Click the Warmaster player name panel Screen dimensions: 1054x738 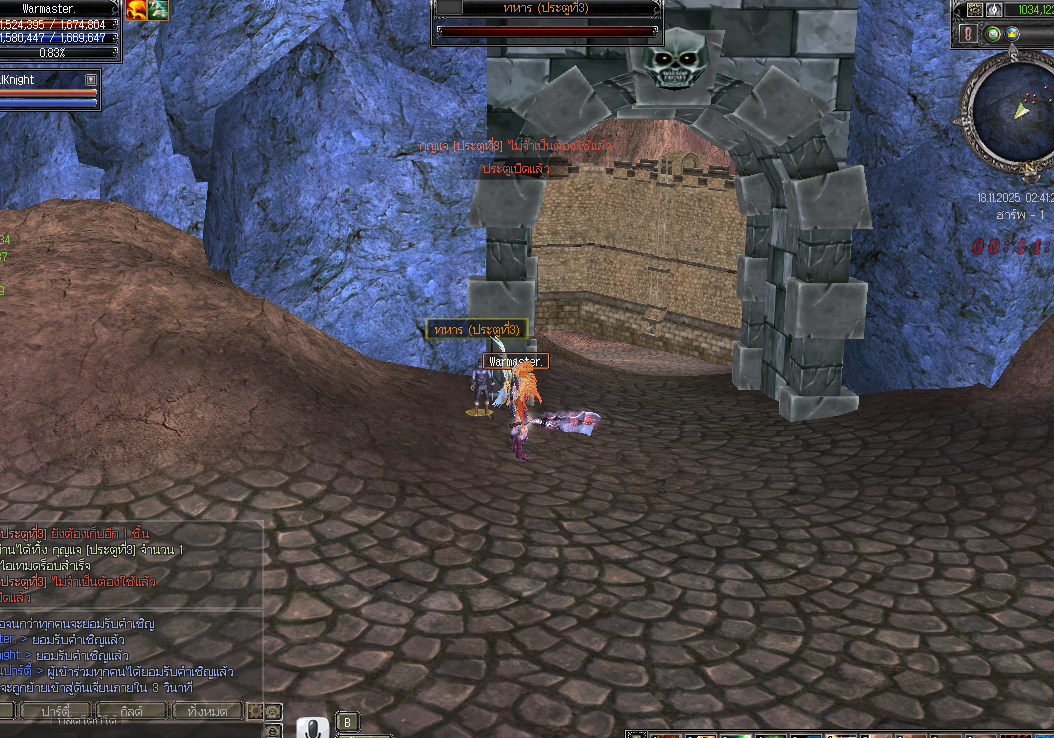(60, 9)
